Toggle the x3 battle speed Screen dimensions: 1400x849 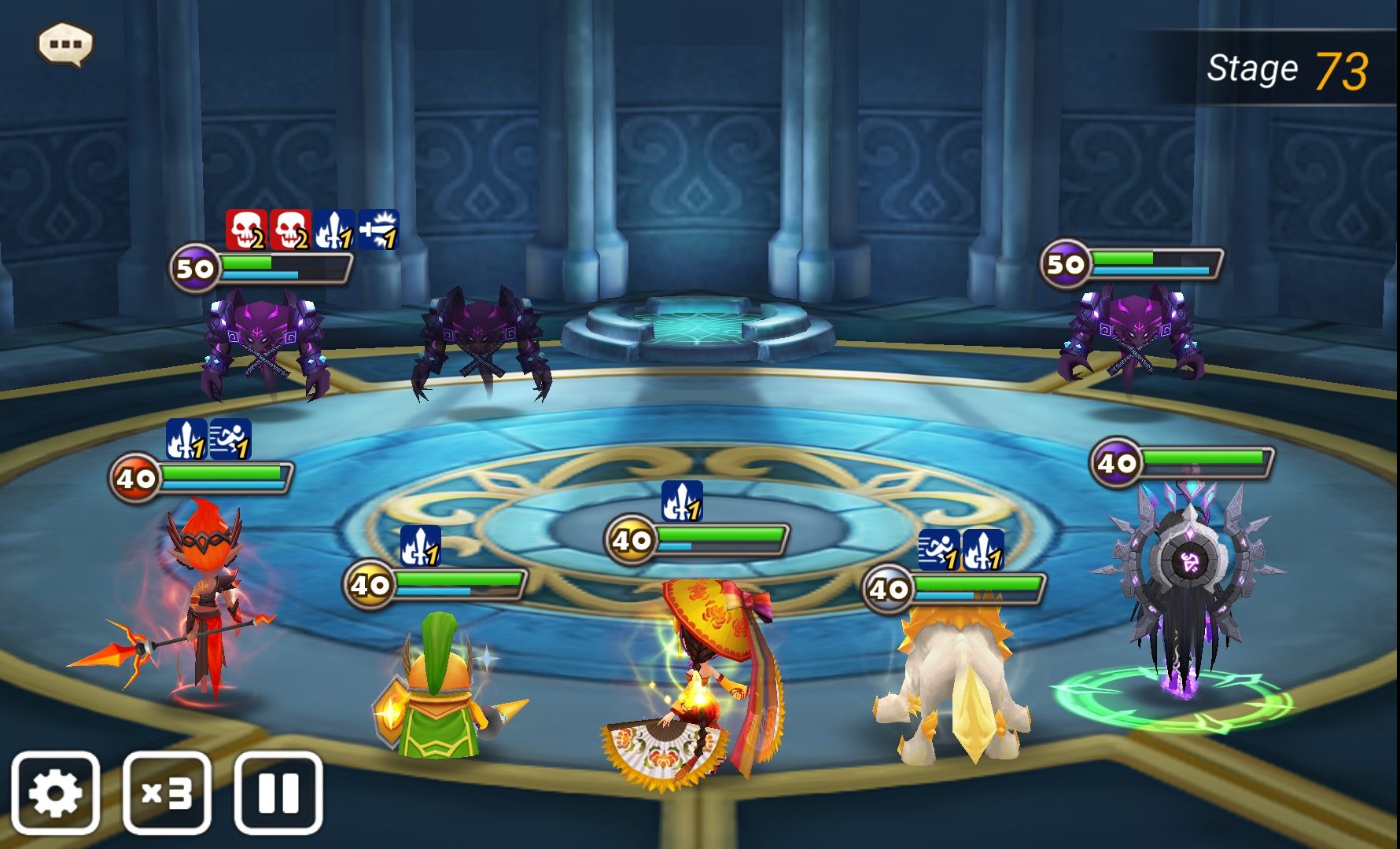167,792
